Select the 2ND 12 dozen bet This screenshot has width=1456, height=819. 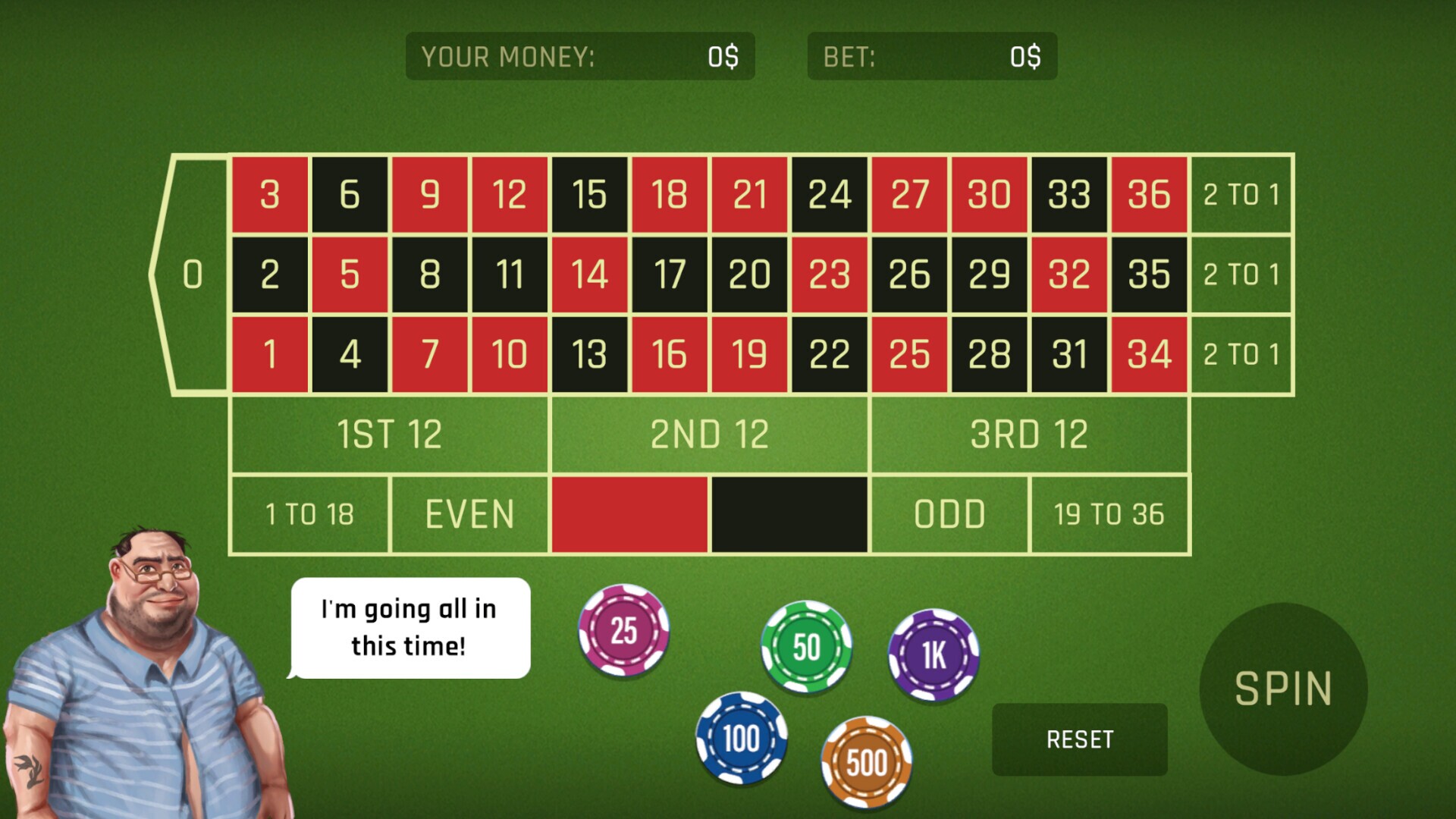pyautogui.click(x=711, y=433)
